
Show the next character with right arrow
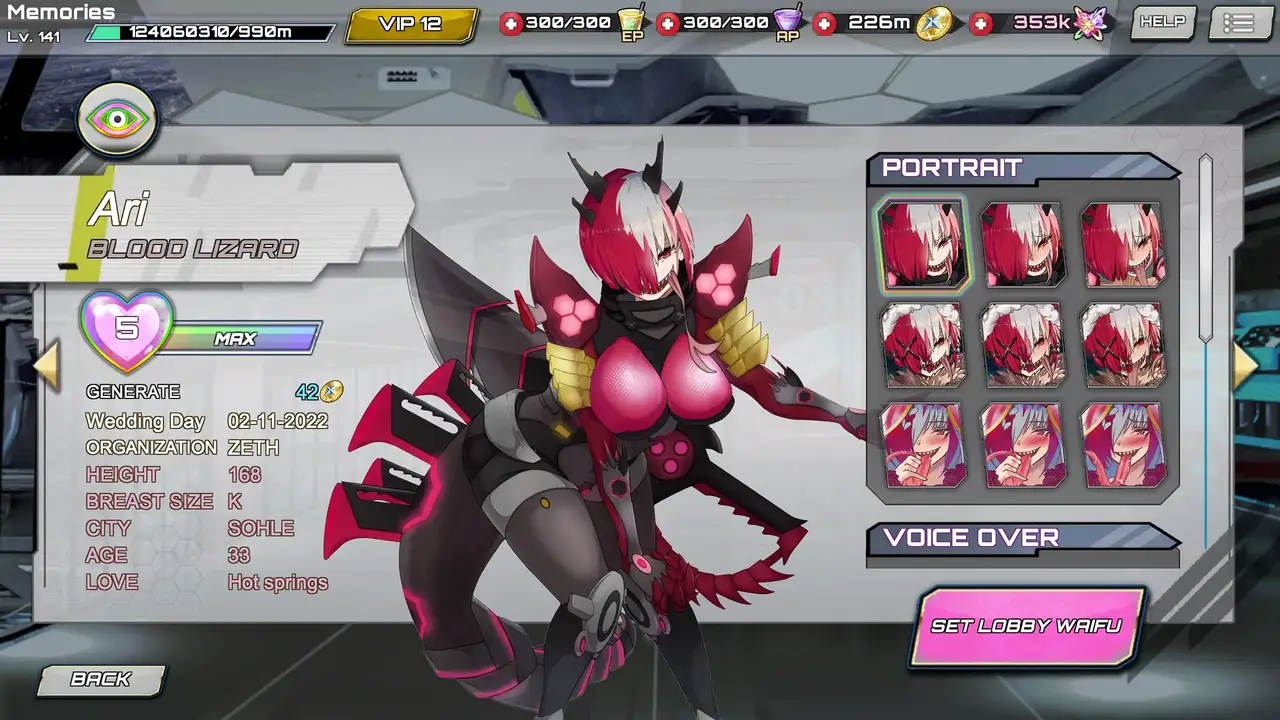point(1245,365)
